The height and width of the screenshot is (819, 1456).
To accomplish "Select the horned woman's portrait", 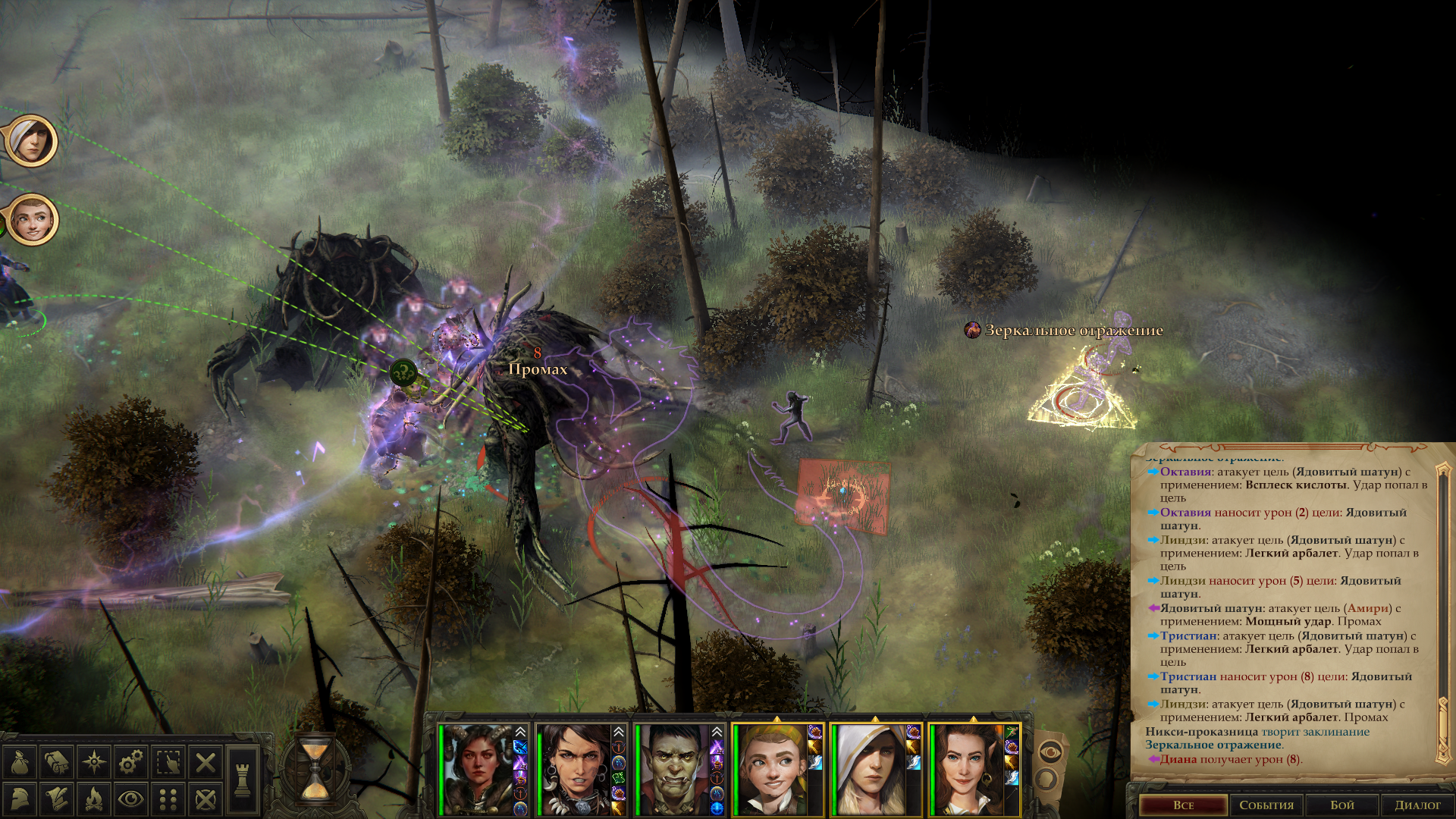I will 478,770.
